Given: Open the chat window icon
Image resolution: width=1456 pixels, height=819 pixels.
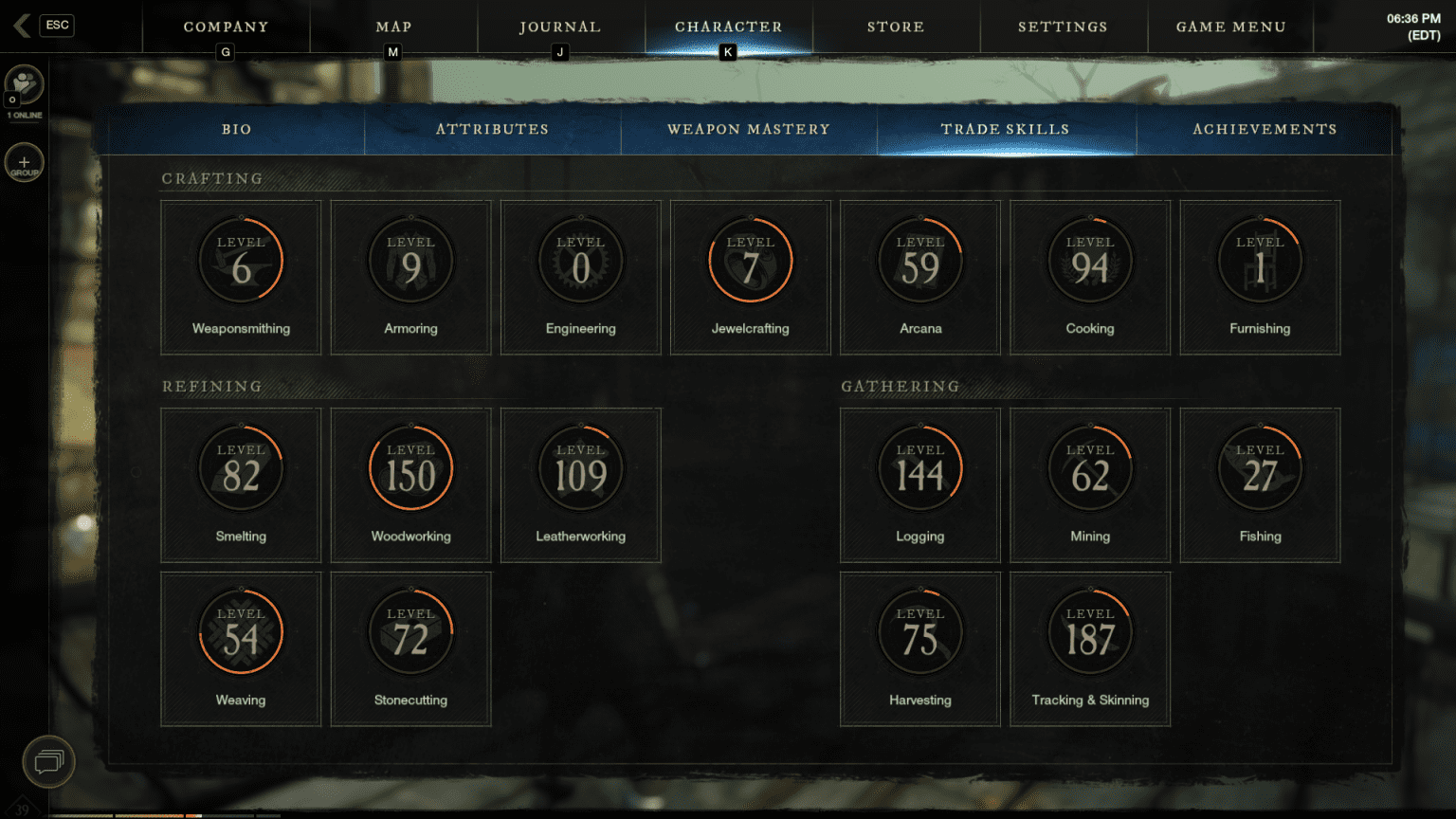Looking at the screenshot, I should 48,761.
